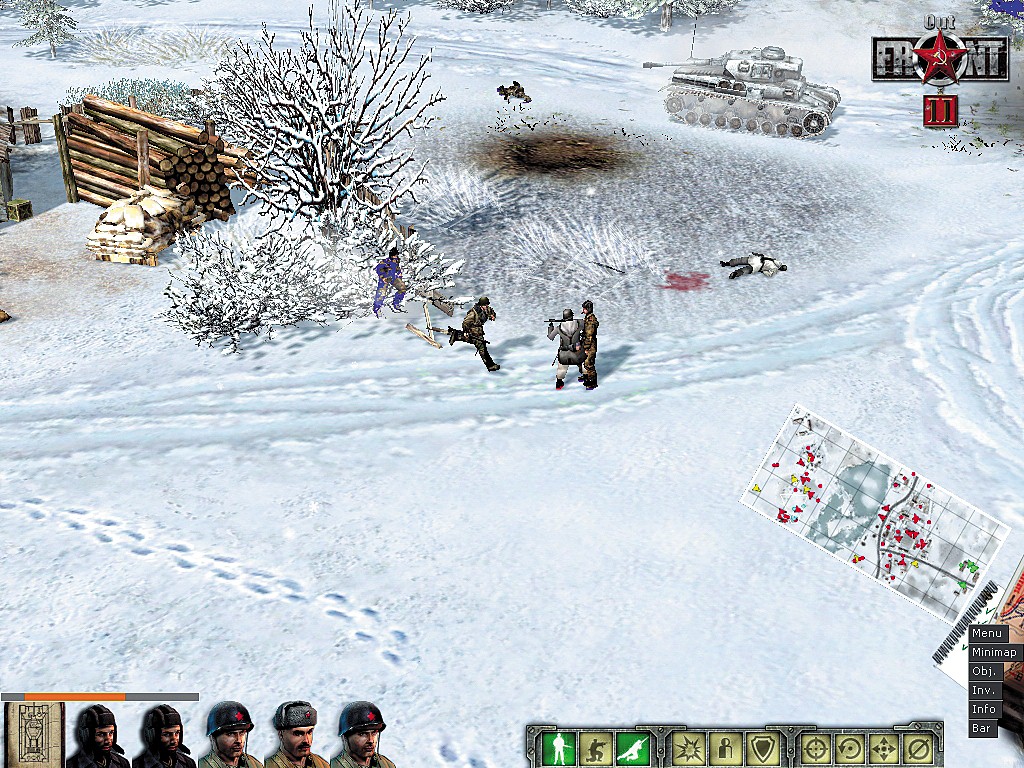
Task: Activate the shield command icon
Action: (762, 747)
